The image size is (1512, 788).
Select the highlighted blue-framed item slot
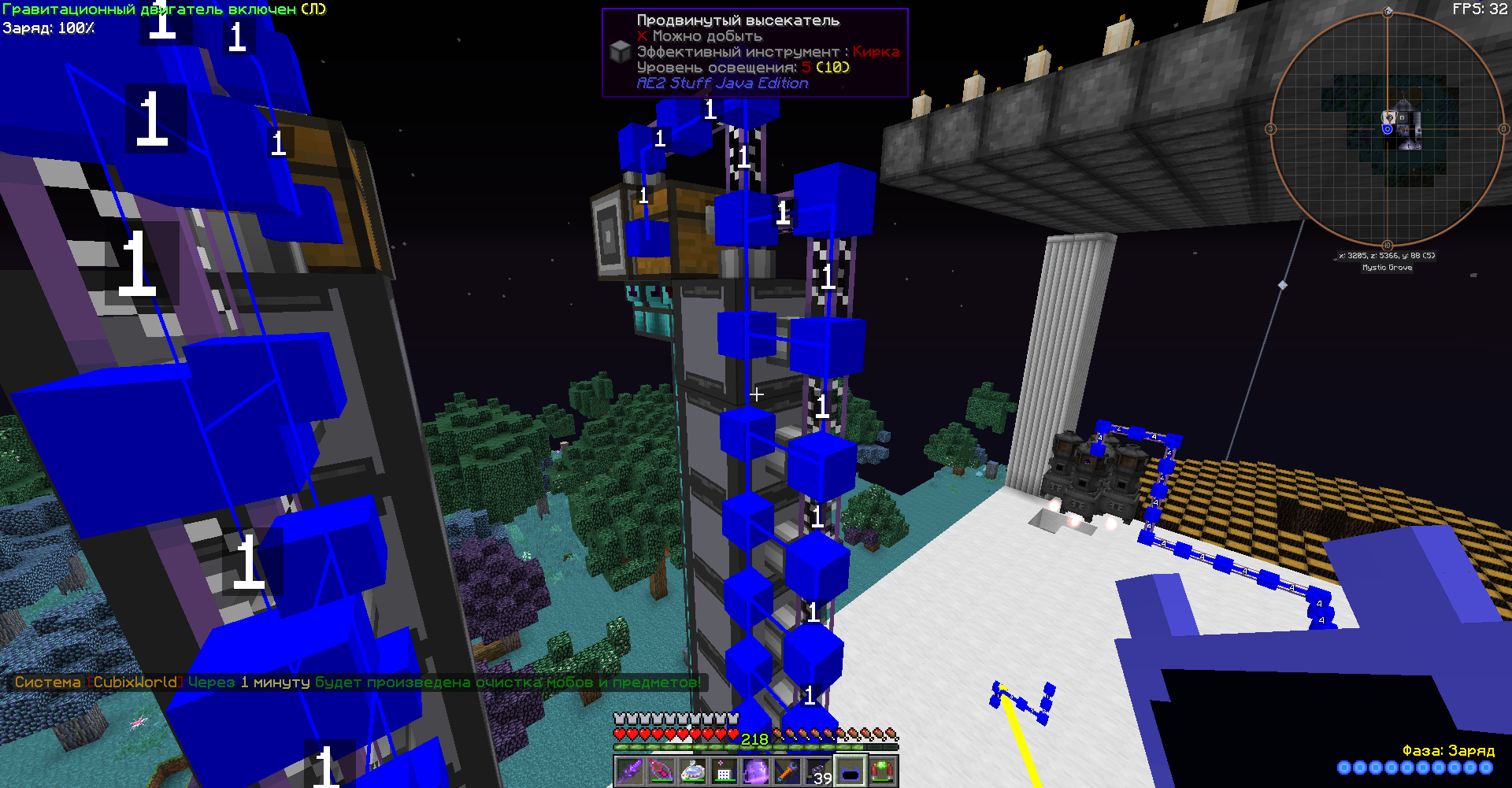click(x=850, y=771)
